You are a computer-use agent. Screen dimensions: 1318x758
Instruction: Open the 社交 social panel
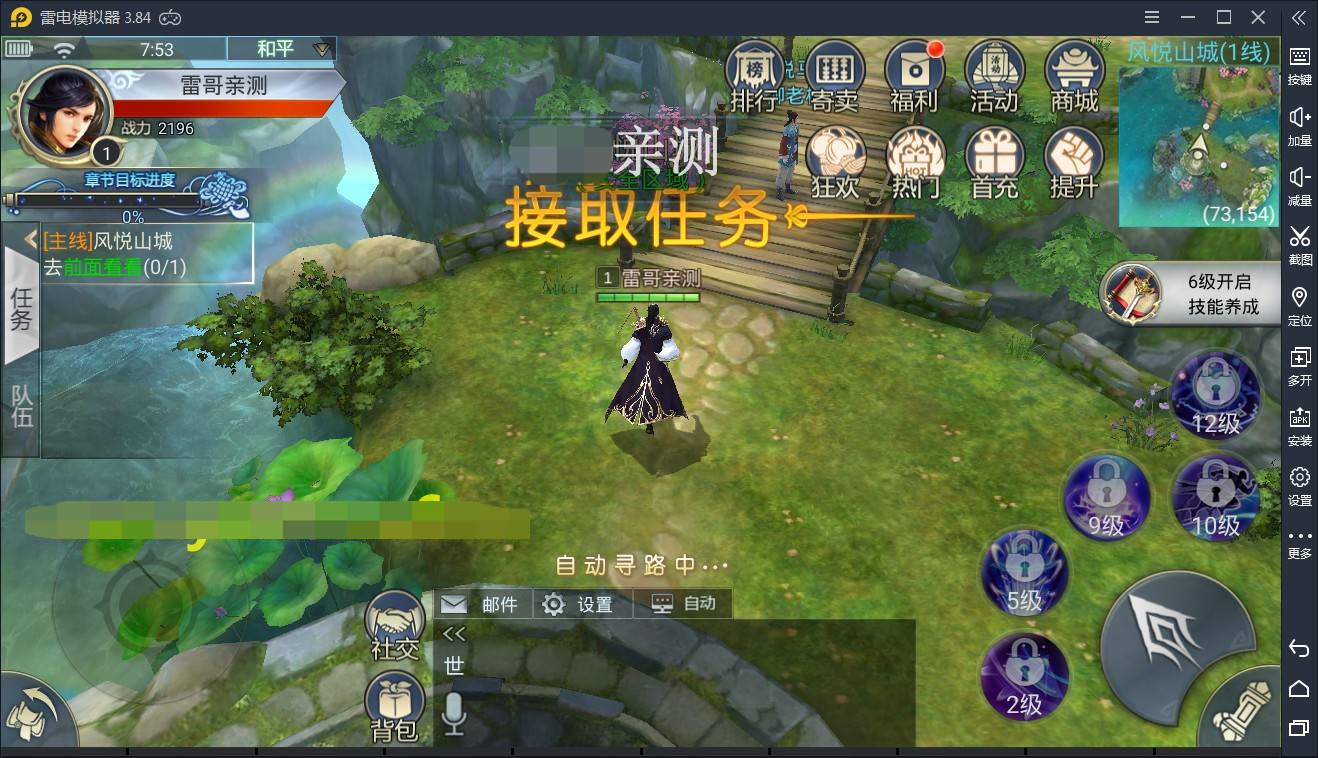[x=394, y=622]
